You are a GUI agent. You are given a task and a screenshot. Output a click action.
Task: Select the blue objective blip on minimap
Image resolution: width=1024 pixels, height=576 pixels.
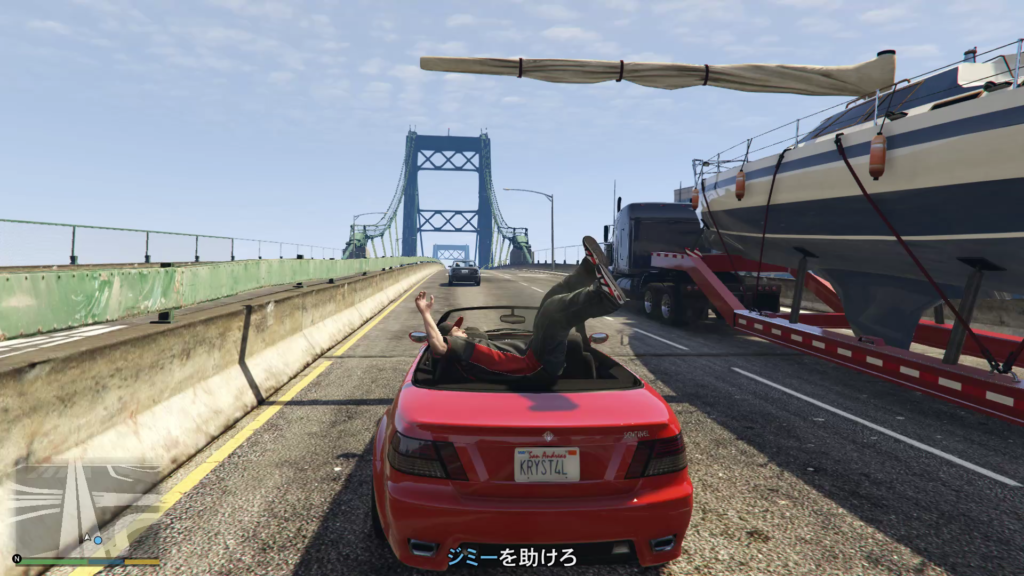pos(99,540)
